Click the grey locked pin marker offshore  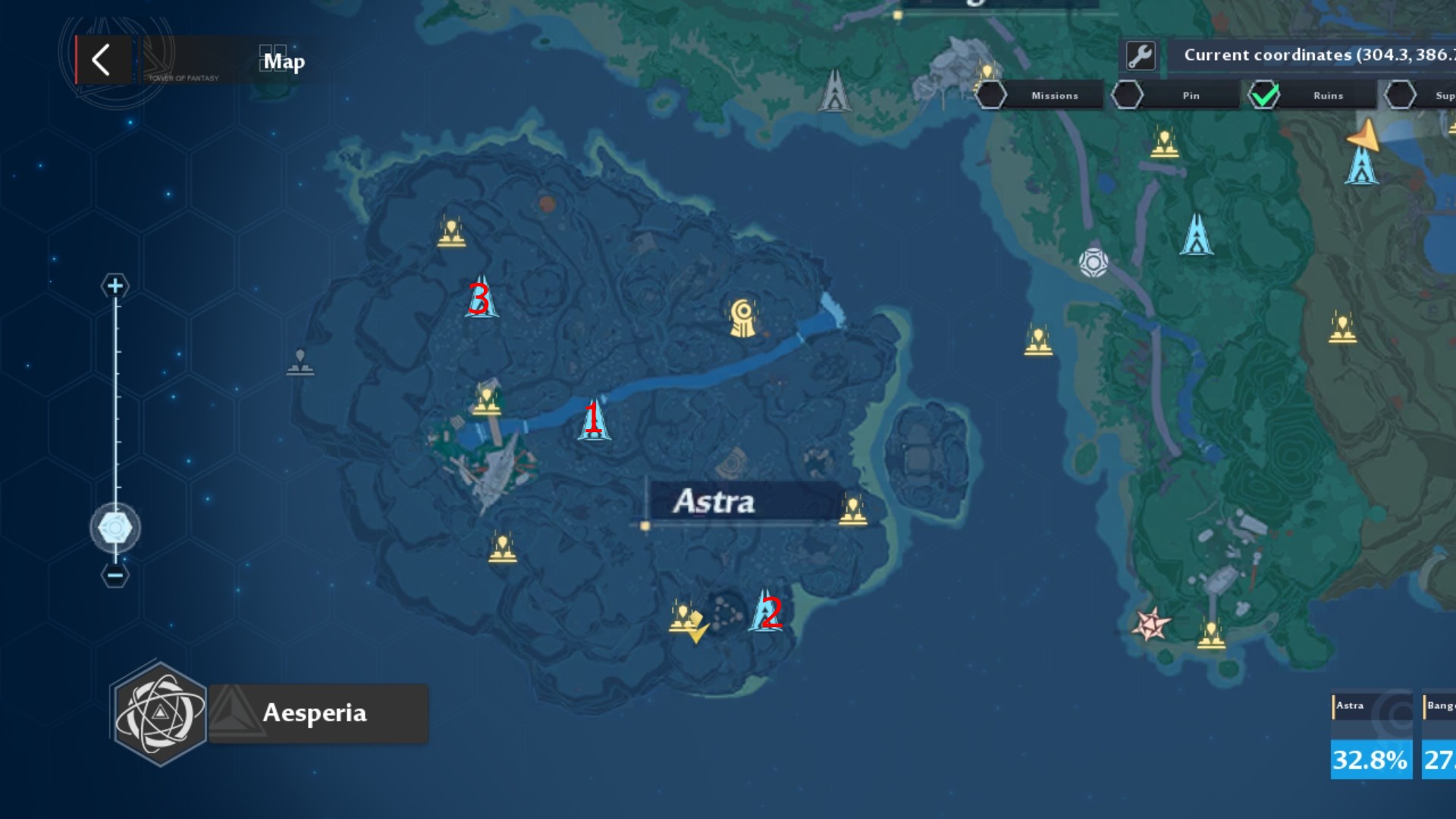click(300, 362)
